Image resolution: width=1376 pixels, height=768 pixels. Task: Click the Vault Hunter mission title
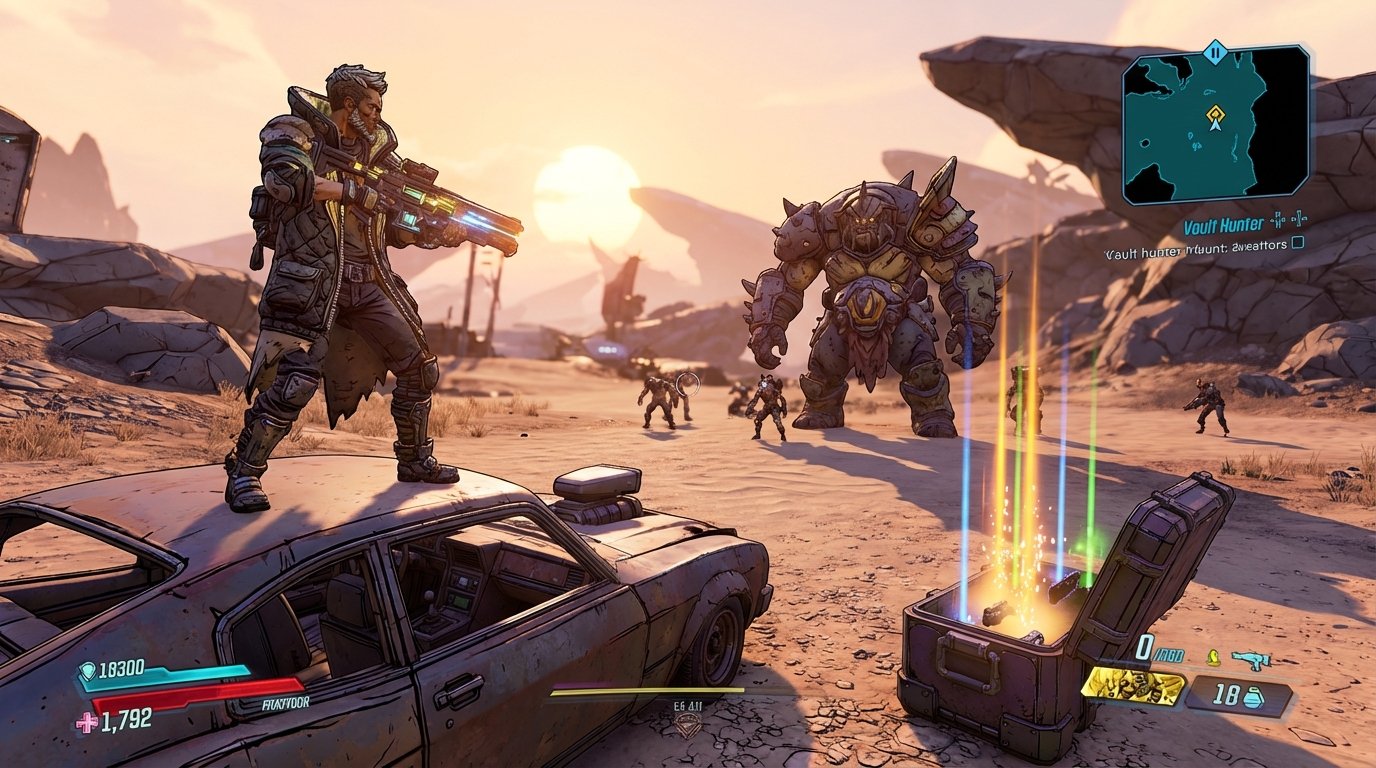1223,224
